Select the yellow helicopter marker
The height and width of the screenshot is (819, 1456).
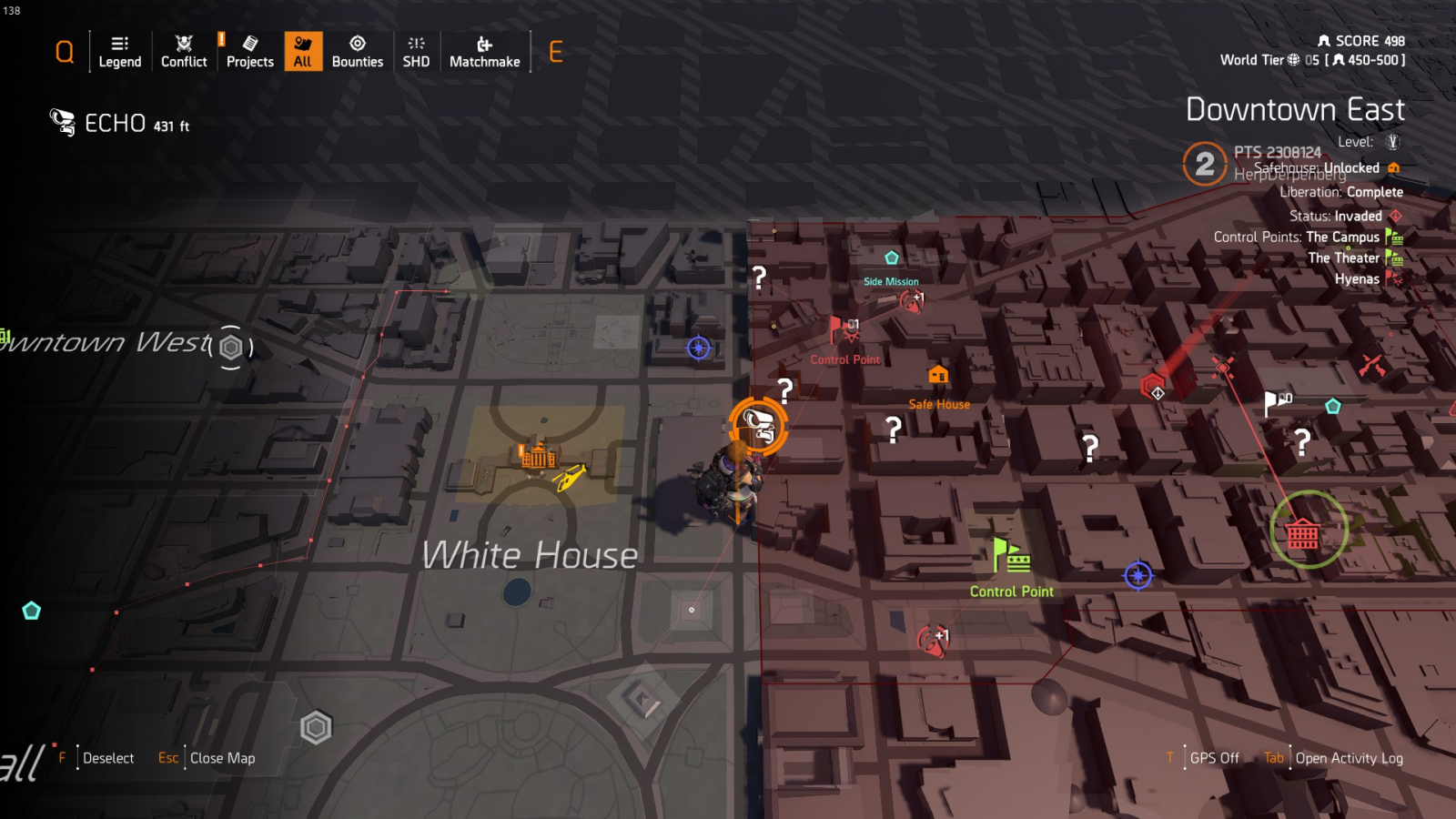point(570,476)
